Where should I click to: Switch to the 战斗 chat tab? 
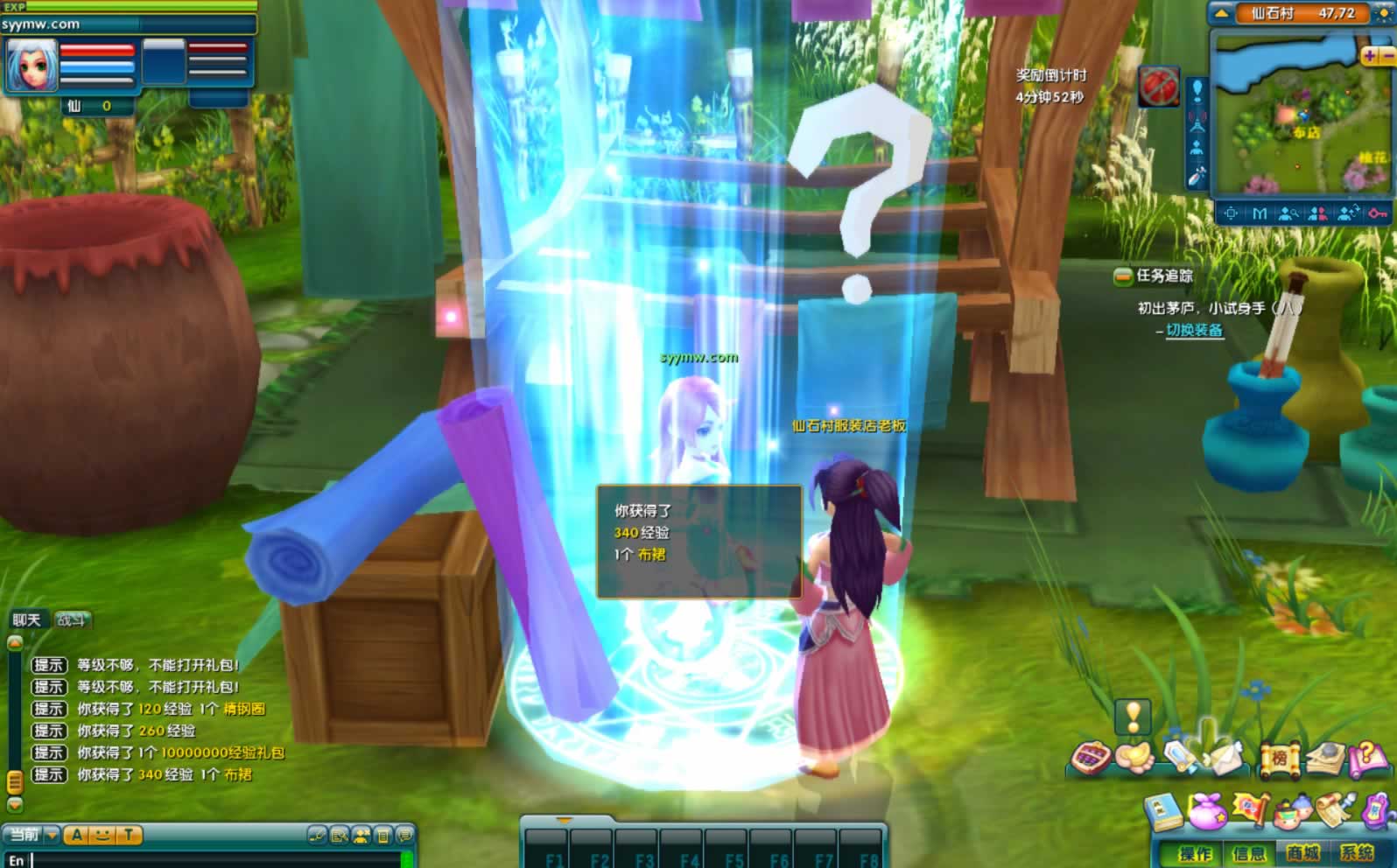(x=72, y=619)
